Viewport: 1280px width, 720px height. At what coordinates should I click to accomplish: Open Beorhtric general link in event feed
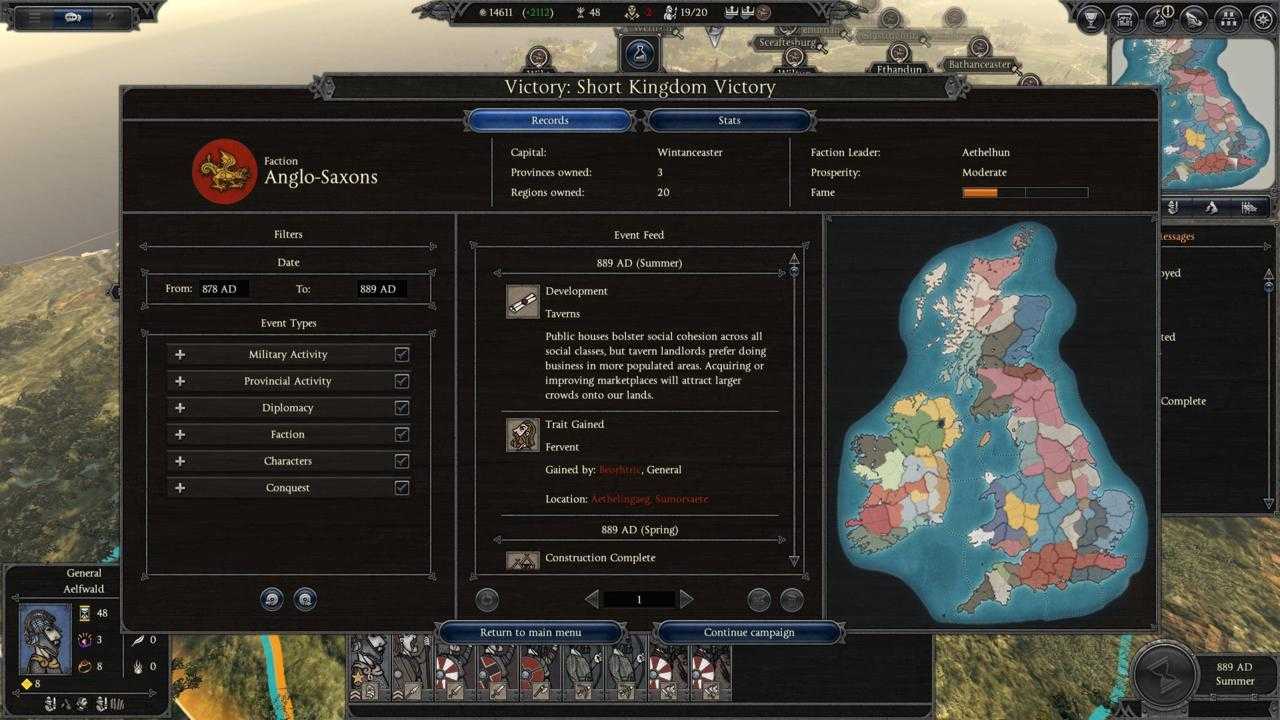619,470
